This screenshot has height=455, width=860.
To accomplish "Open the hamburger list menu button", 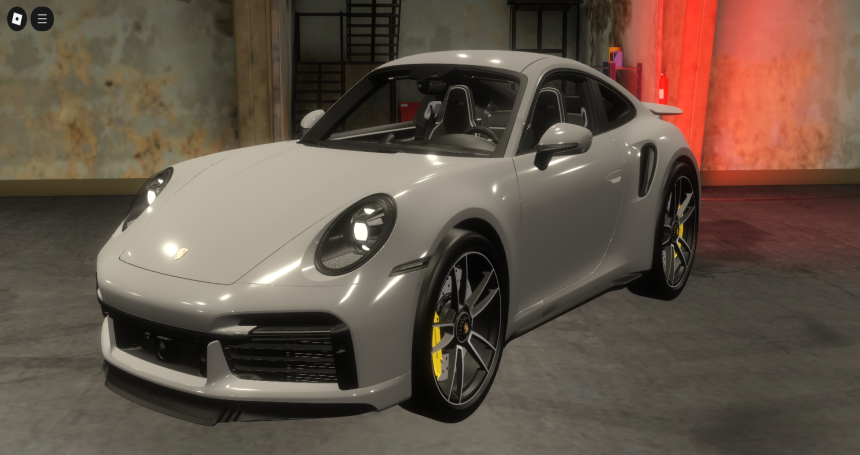I will click(x=42, y=19).
